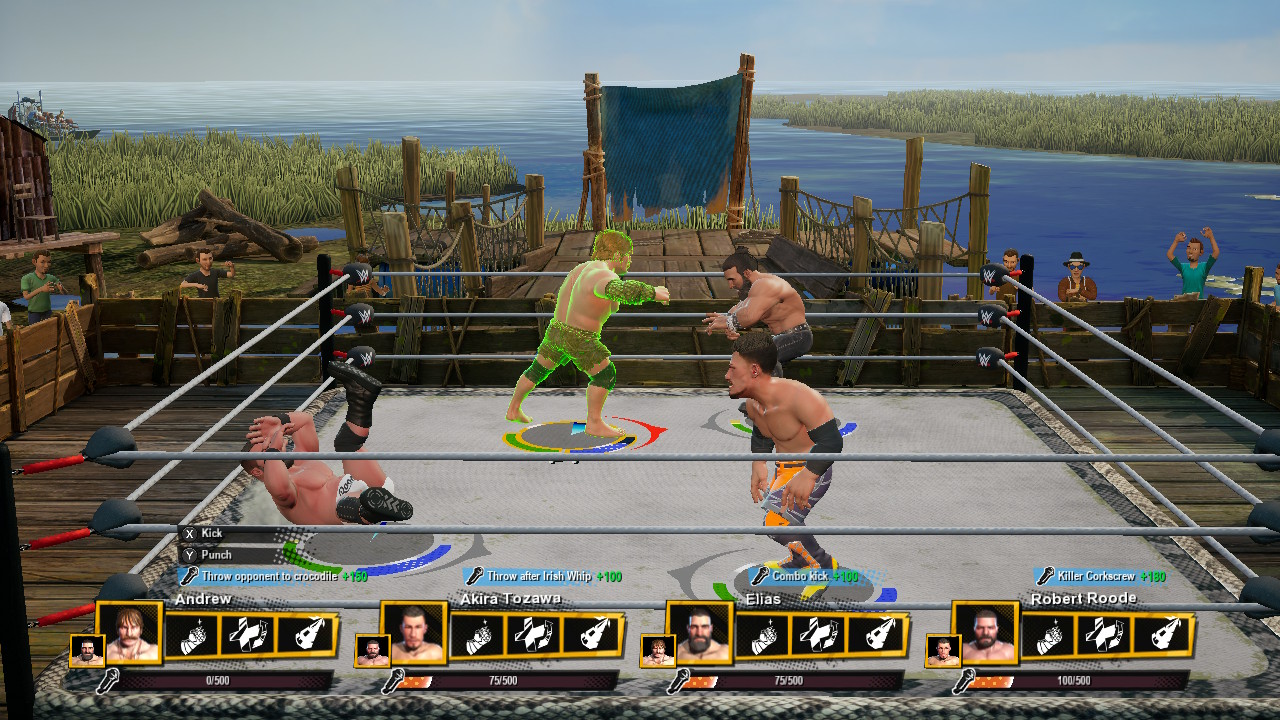
Task: Click the small tag partner portrait beside Akira Tozawa
Action: click(372, 651)
